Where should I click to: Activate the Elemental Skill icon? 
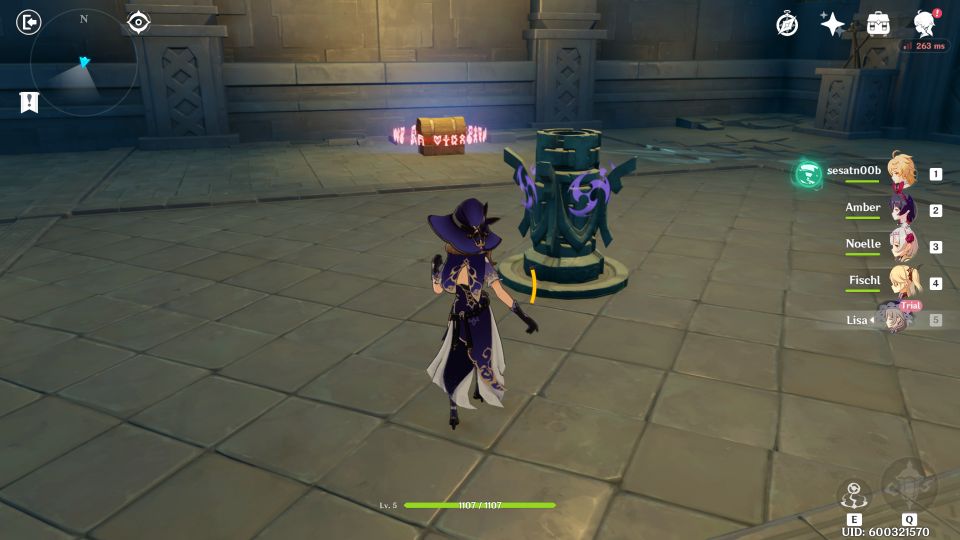point(854,496)
